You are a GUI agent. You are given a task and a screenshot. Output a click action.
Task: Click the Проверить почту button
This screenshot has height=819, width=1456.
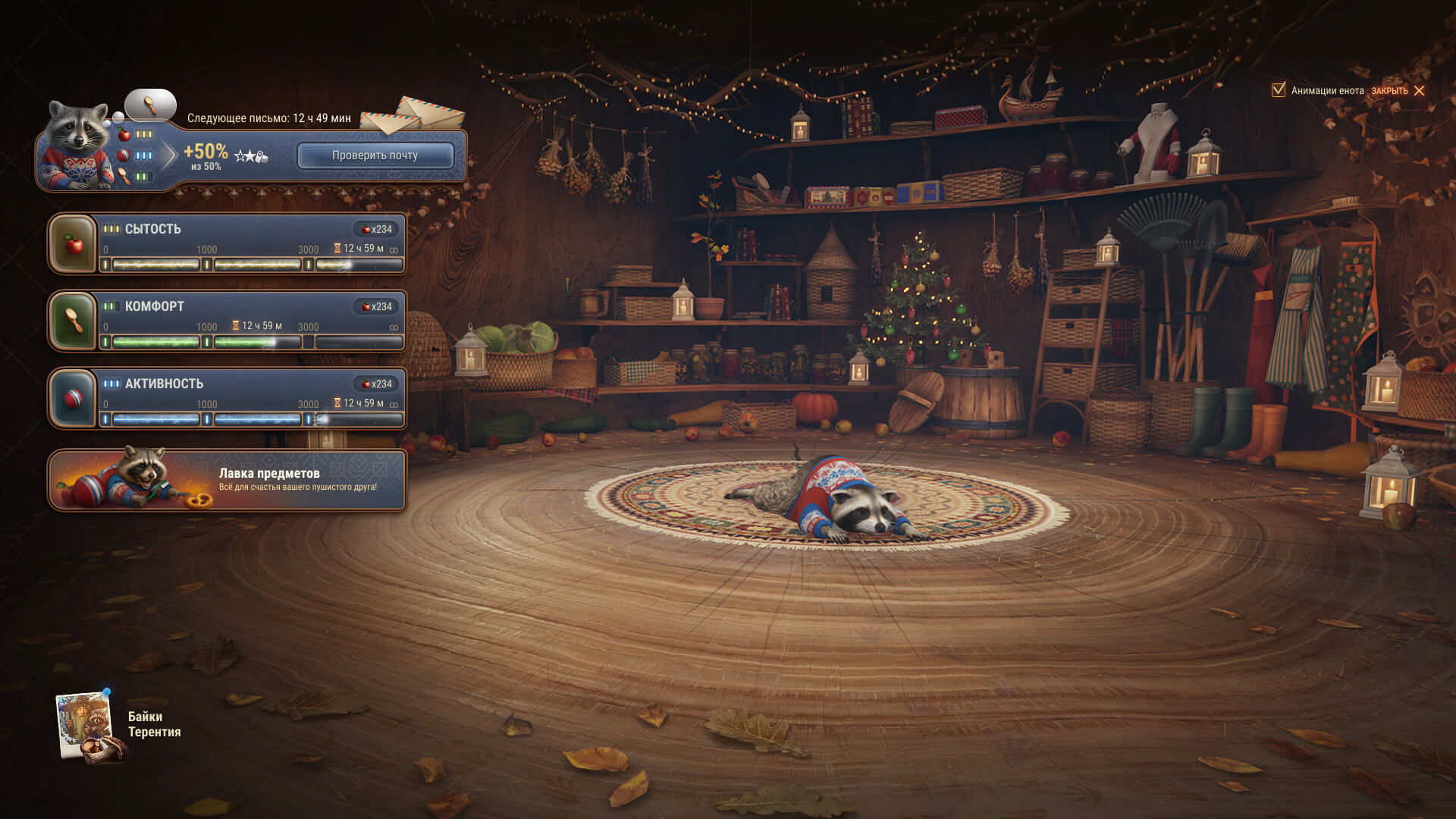pos(375,155)
